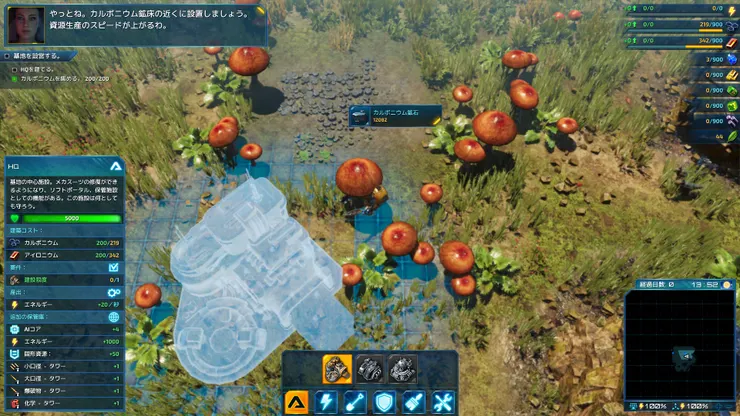Select the highlighted HQ building in build menu
This screenshot has width=740, height=416.
pyautogui.click(x=337, y=369)
